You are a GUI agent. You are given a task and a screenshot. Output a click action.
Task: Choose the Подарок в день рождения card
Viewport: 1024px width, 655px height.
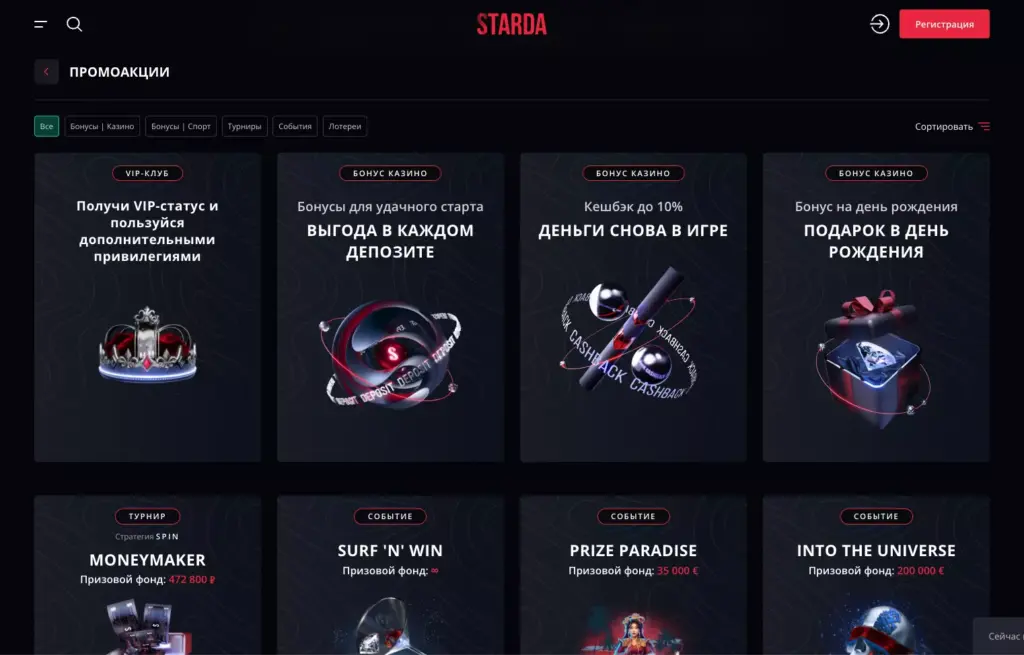point(876,307)
